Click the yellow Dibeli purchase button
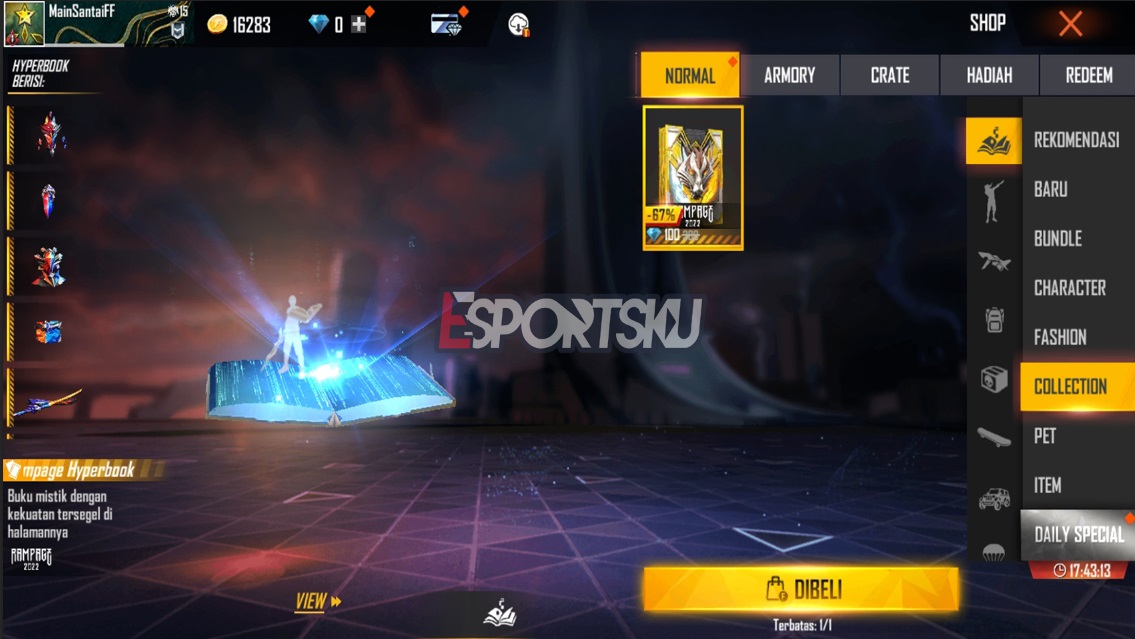This screenshot has height=639, width=1135. click(801, 589)
